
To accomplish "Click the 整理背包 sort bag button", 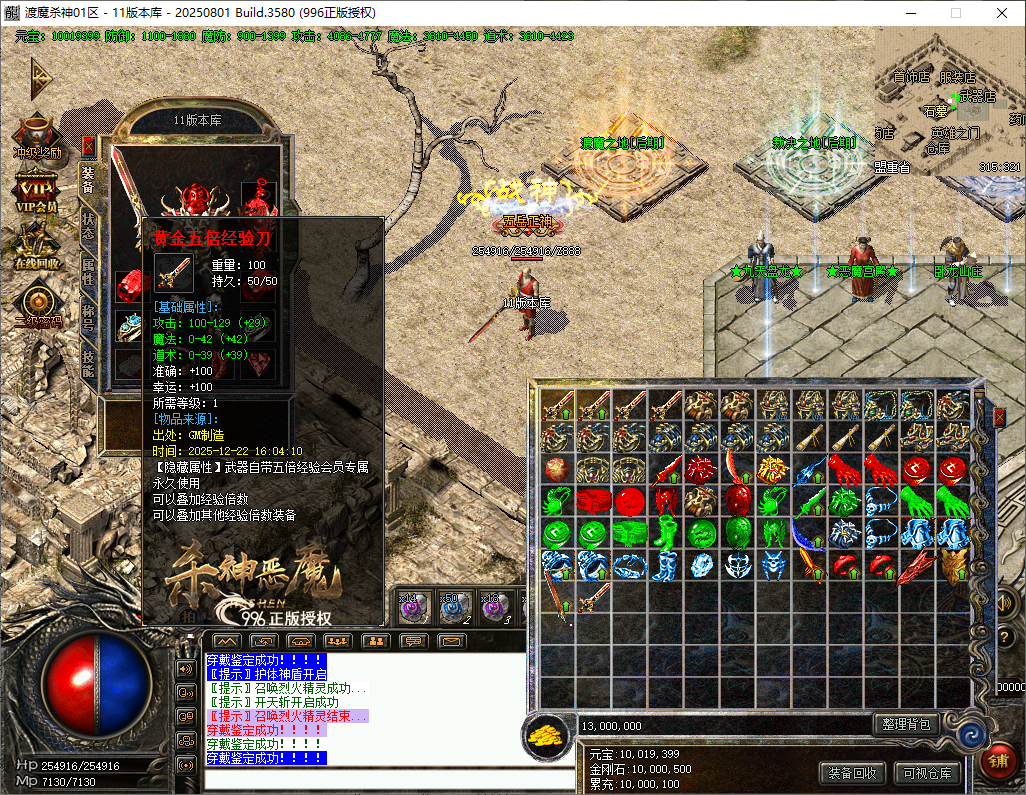I will click(x=905, y=724).
